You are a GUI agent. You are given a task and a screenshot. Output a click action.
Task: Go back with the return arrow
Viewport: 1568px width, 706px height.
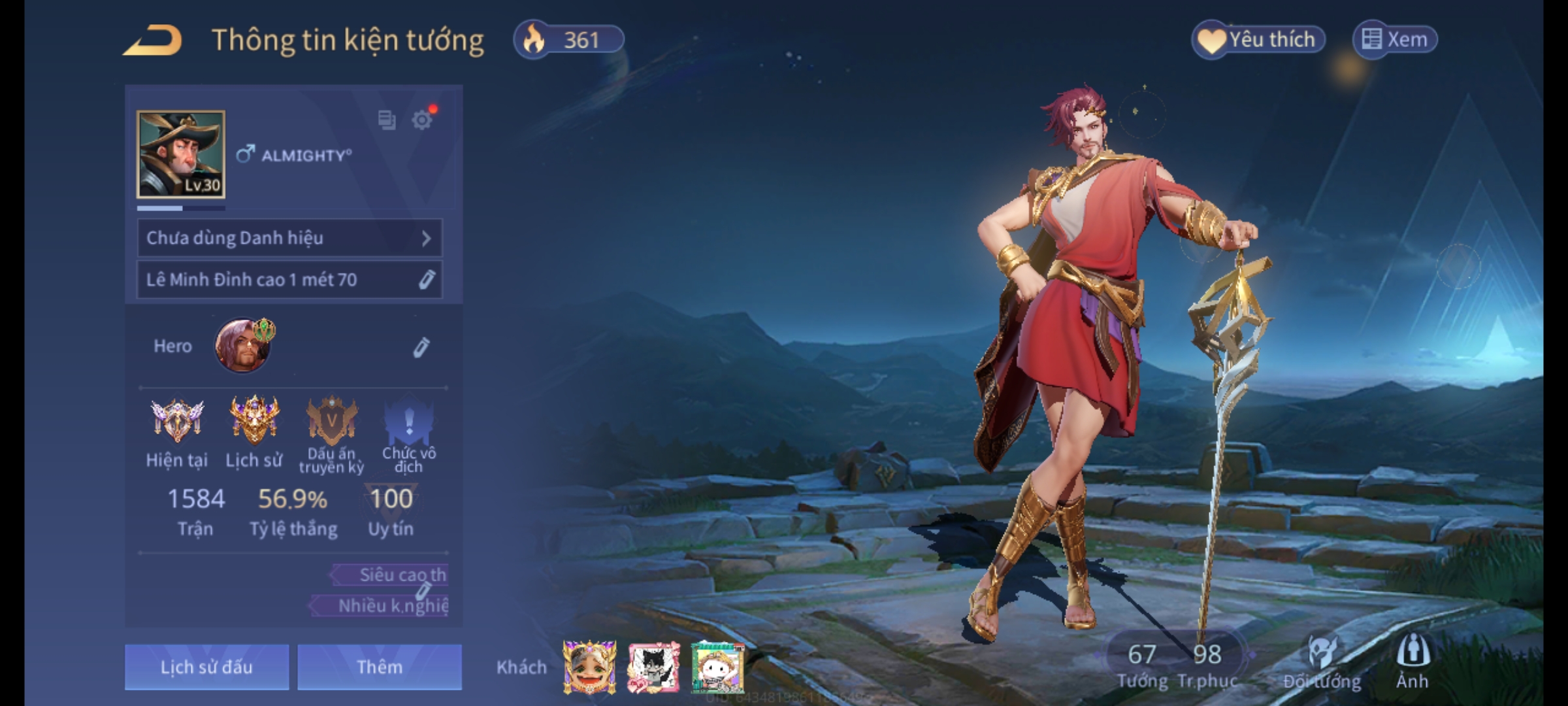coord(153,41)
